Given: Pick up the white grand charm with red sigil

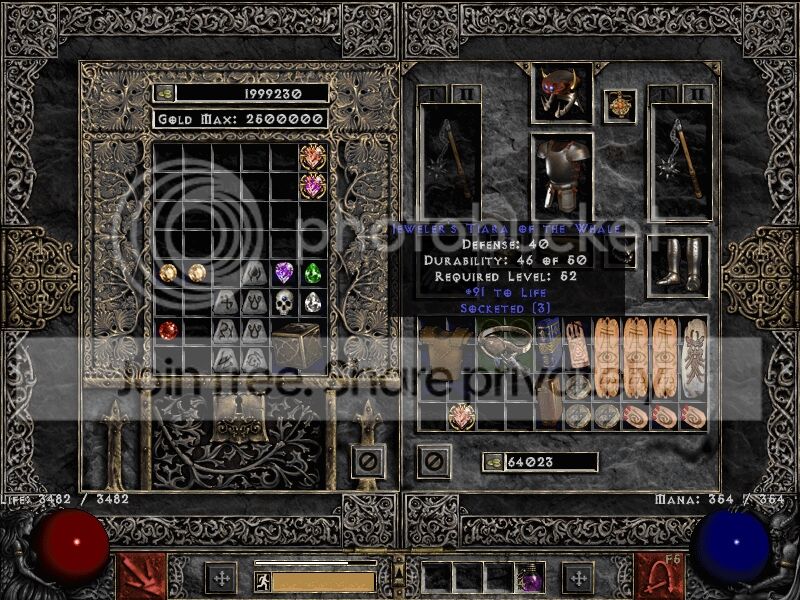Looking at the screenshot, I should tap(693, 355).
